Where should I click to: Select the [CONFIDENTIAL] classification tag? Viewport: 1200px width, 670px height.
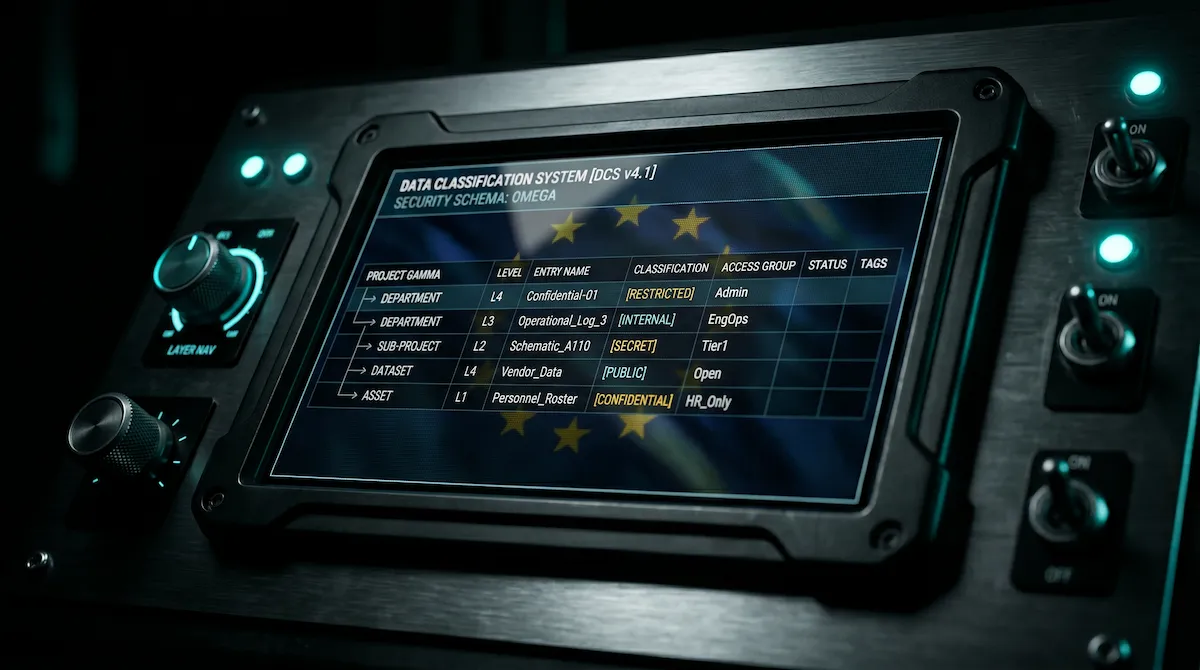(633, 400)
